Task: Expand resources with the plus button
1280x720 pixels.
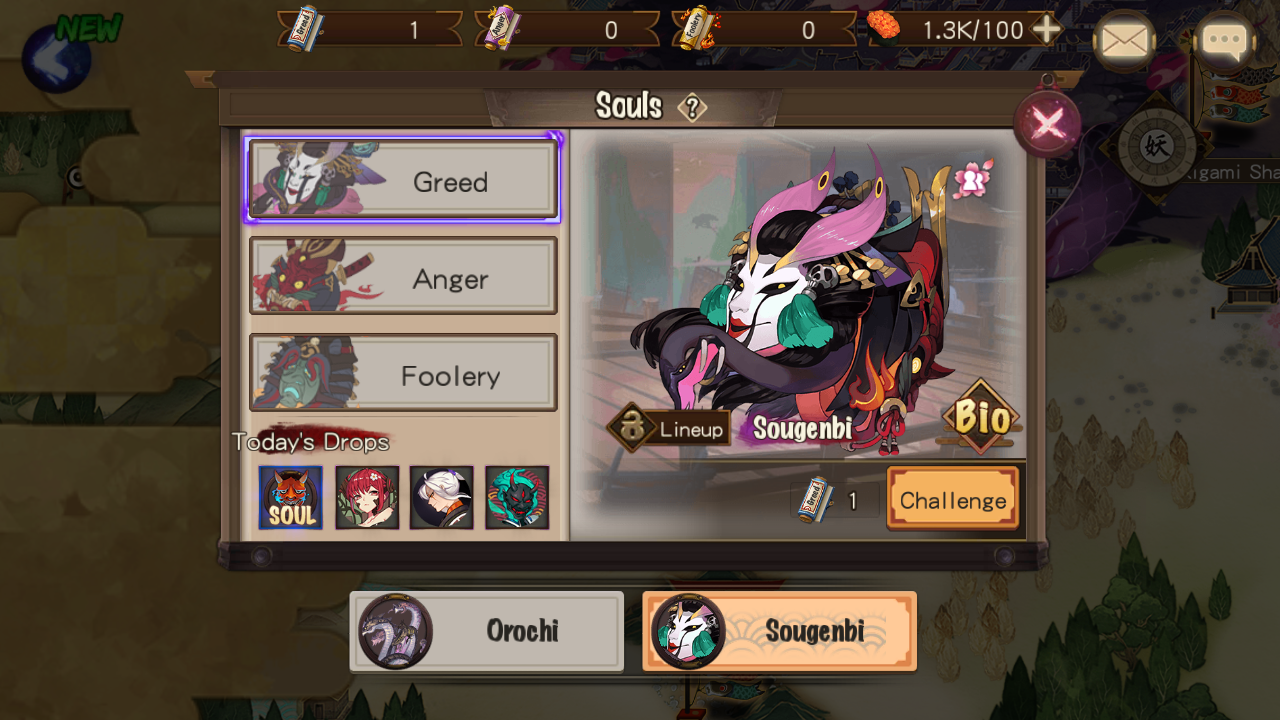Action: tap(1048, 29)
